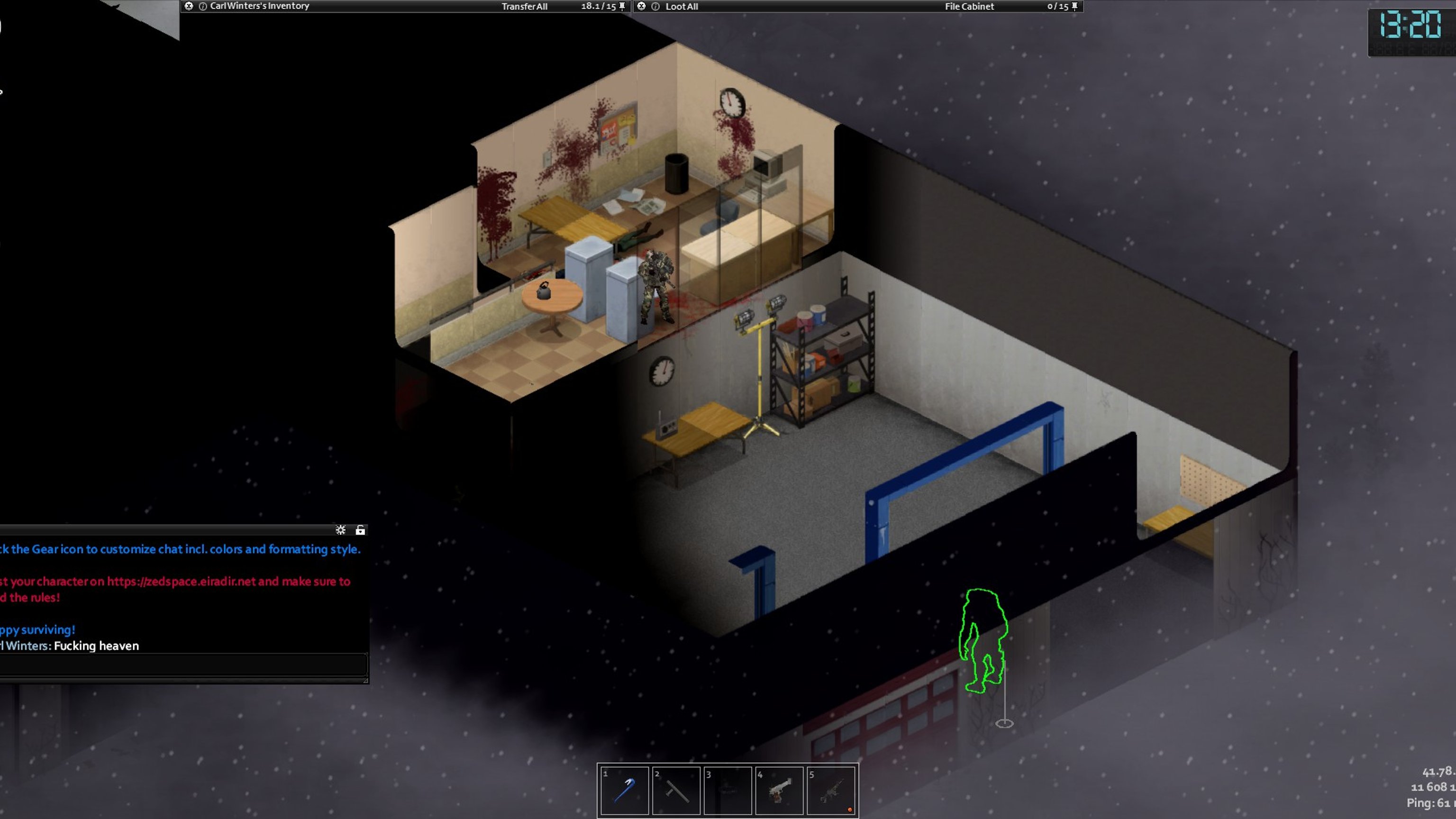The width and height of the screenshot is (1456, 819).
Task: Select the blue crowbar hotbar slot
Action: click(x=624, y=790)
